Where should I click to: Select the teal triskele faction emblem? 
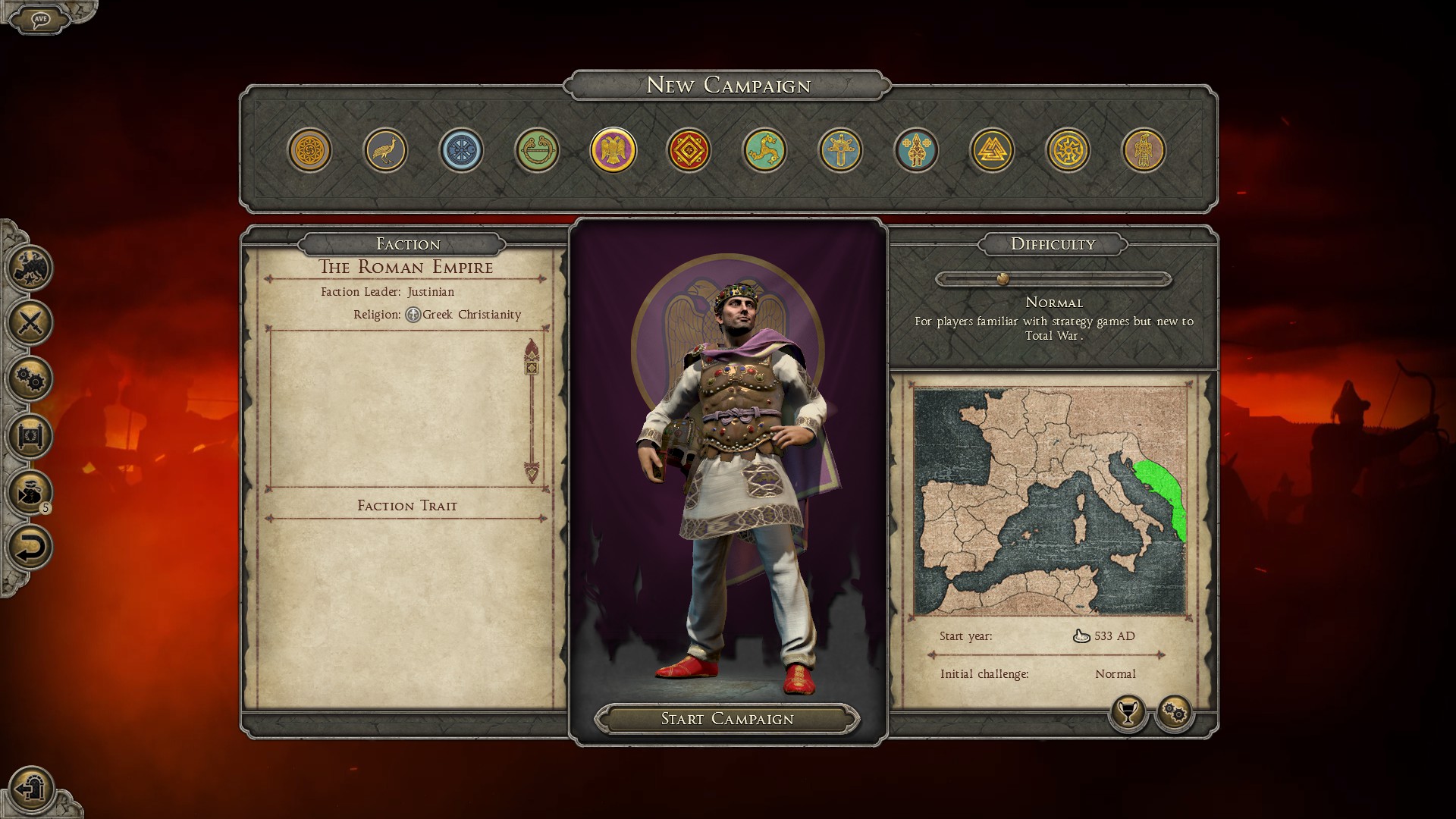pyautogui.click(x=764, y=150)
